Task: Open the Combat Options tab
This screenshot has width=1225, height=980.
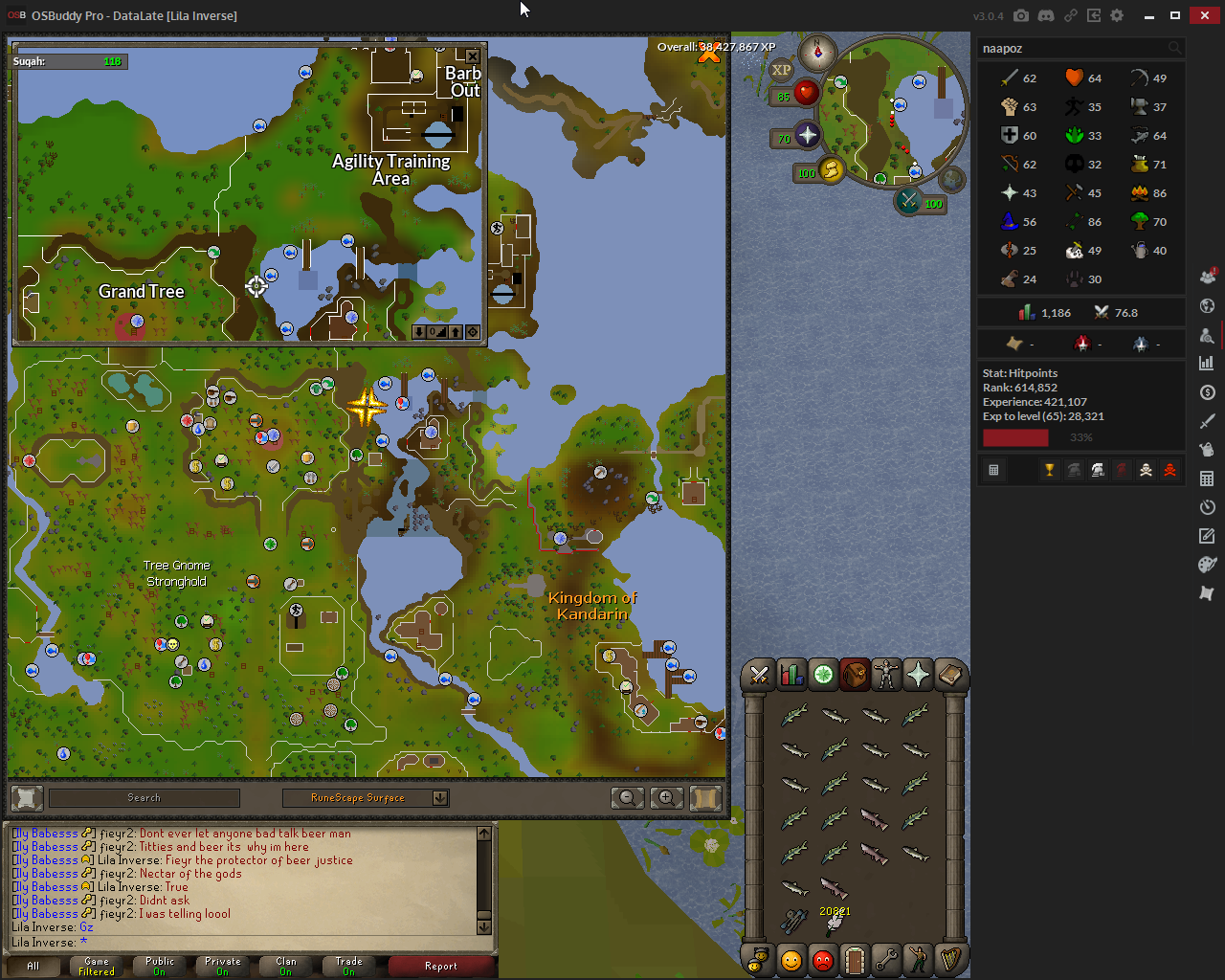Action: (760, 676)
